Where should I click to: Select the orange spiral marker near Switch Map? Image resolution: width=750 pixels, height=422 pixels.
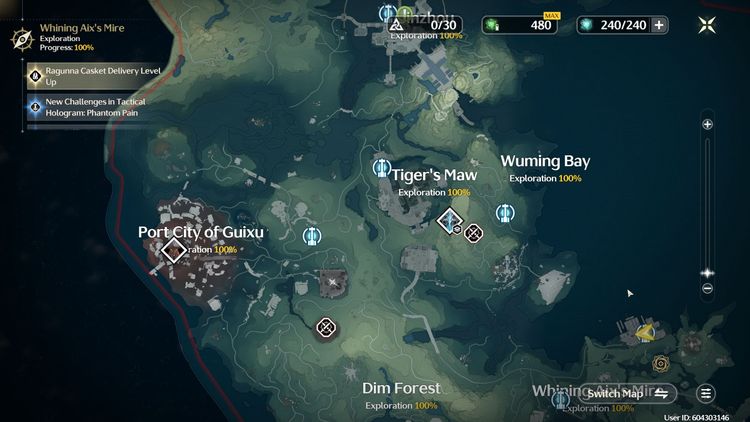[x=661, y=362]
